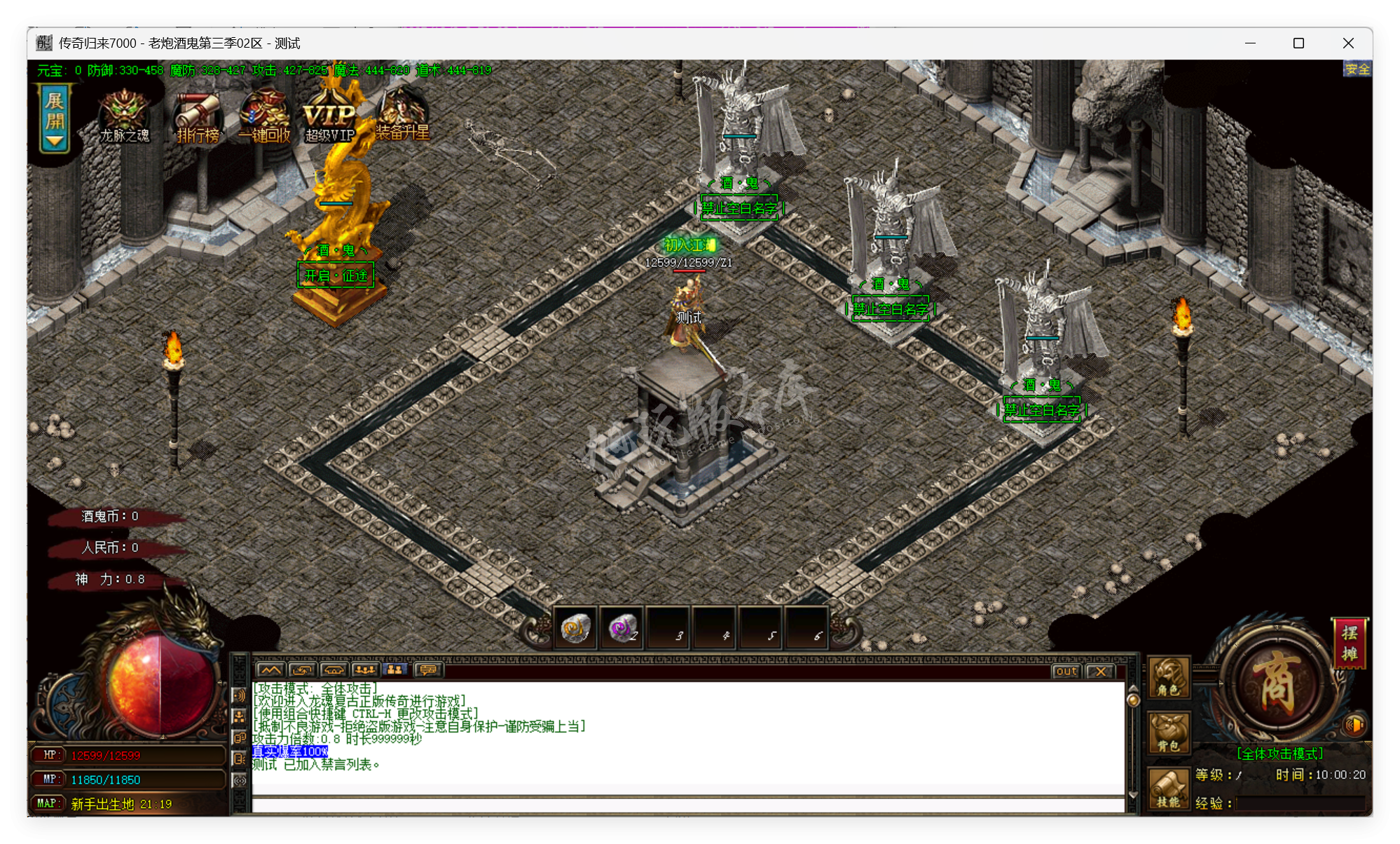Select the item in hotbar slot 2
This screenshot has width=1400, height=844.
click(x=622, y=628)
